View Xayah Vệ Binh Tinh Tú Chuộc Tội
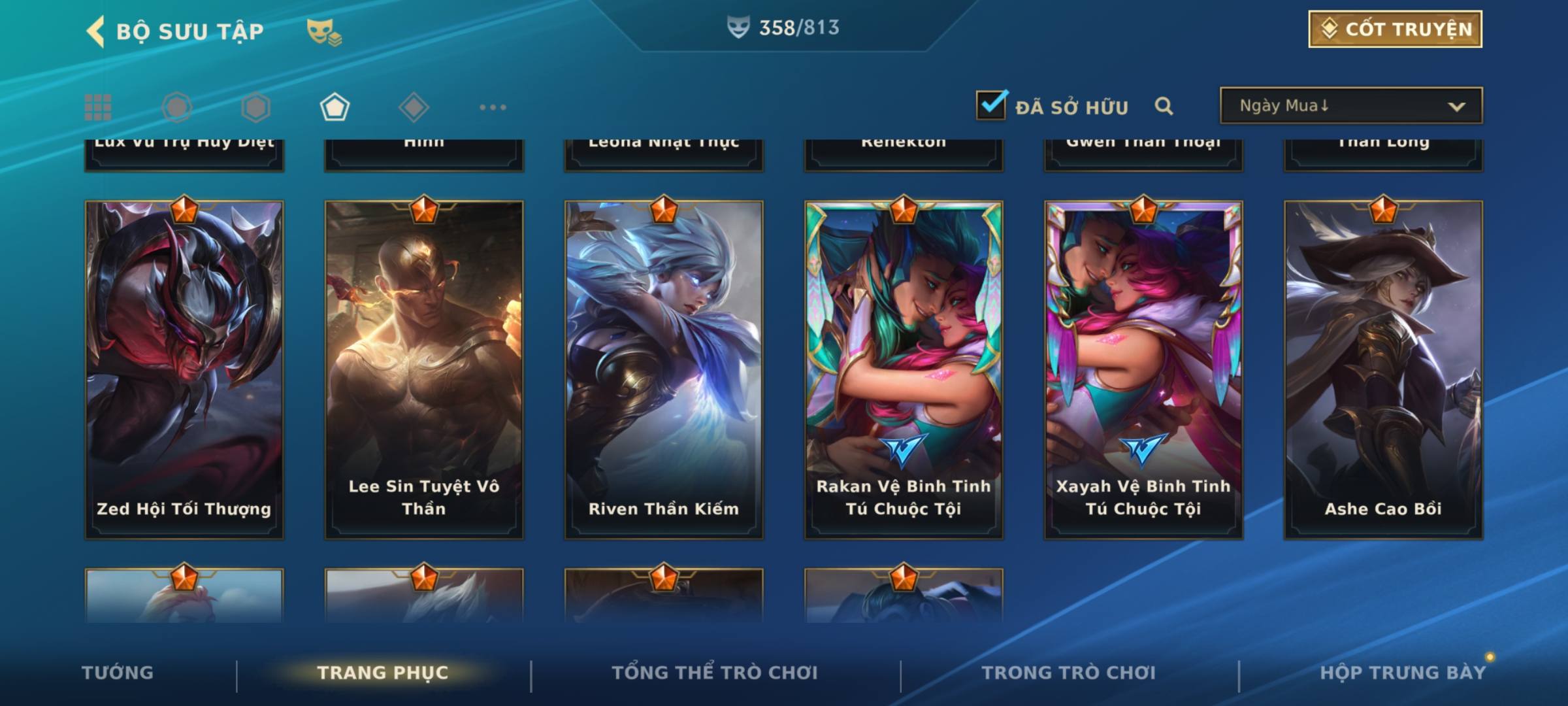This screenshot has width=1568, height=706. point(1143,369)
